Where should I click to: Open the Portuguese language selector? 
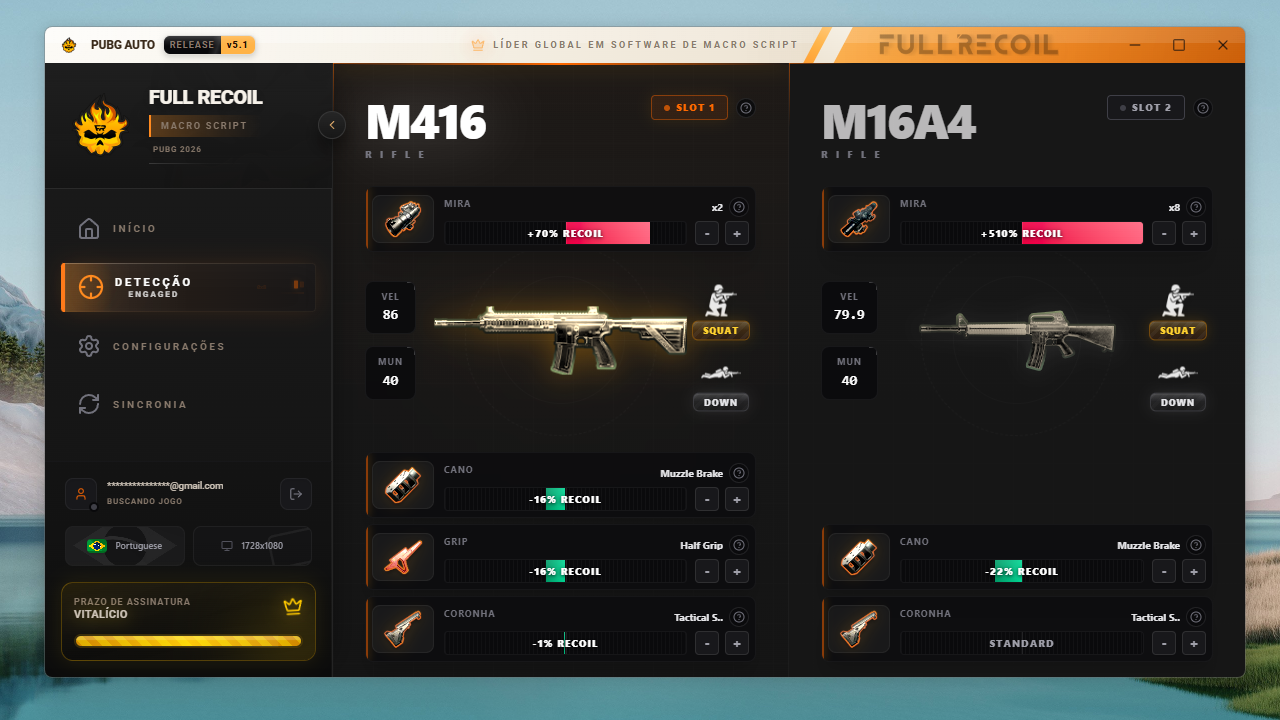(x=124, y=546)
